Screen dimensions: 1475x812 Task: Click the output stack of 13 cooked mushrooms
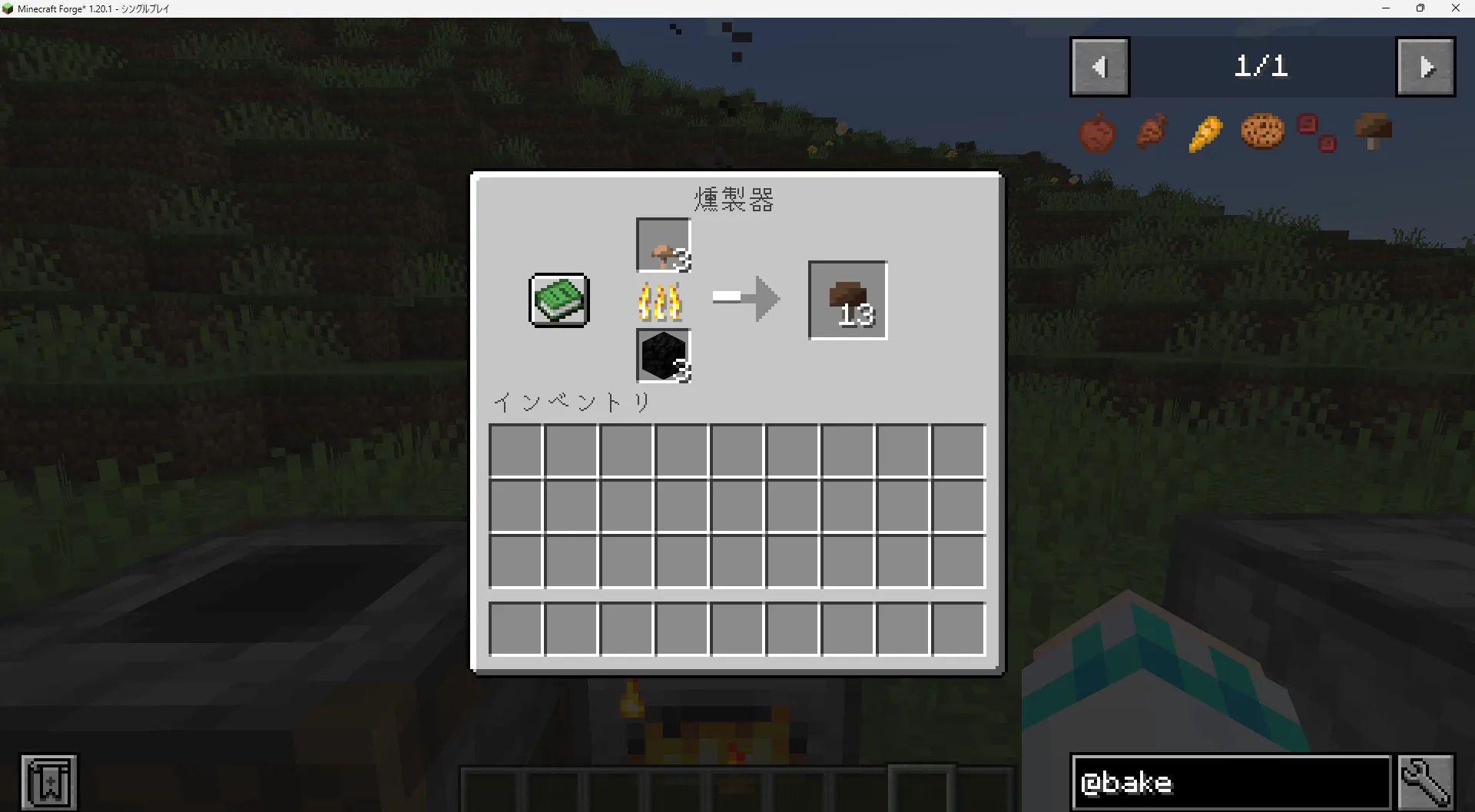point(847,300)
